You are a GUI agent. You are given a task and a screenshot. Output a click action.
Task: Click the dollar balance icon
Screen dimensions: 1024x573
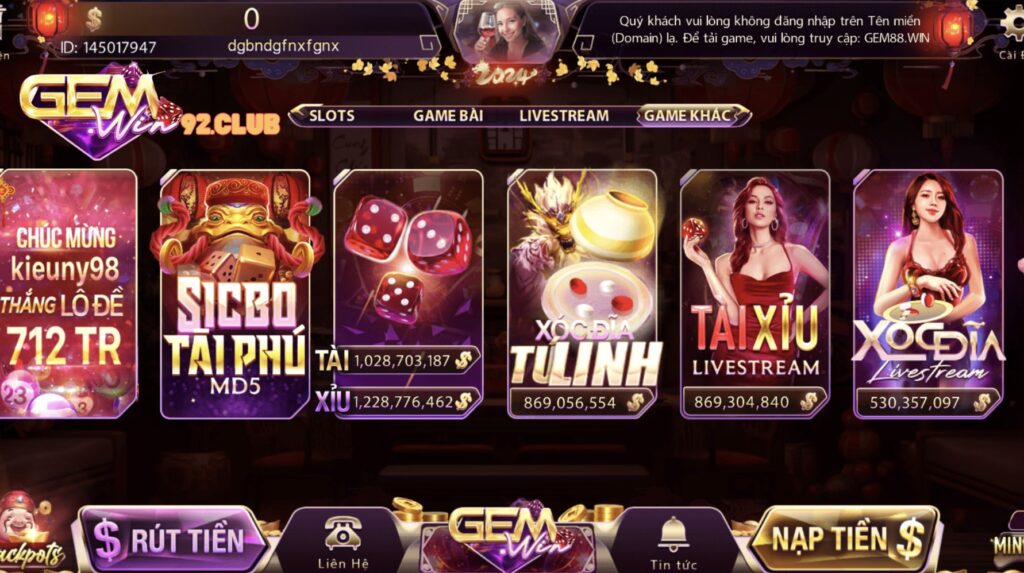click(x=94, y=19)
